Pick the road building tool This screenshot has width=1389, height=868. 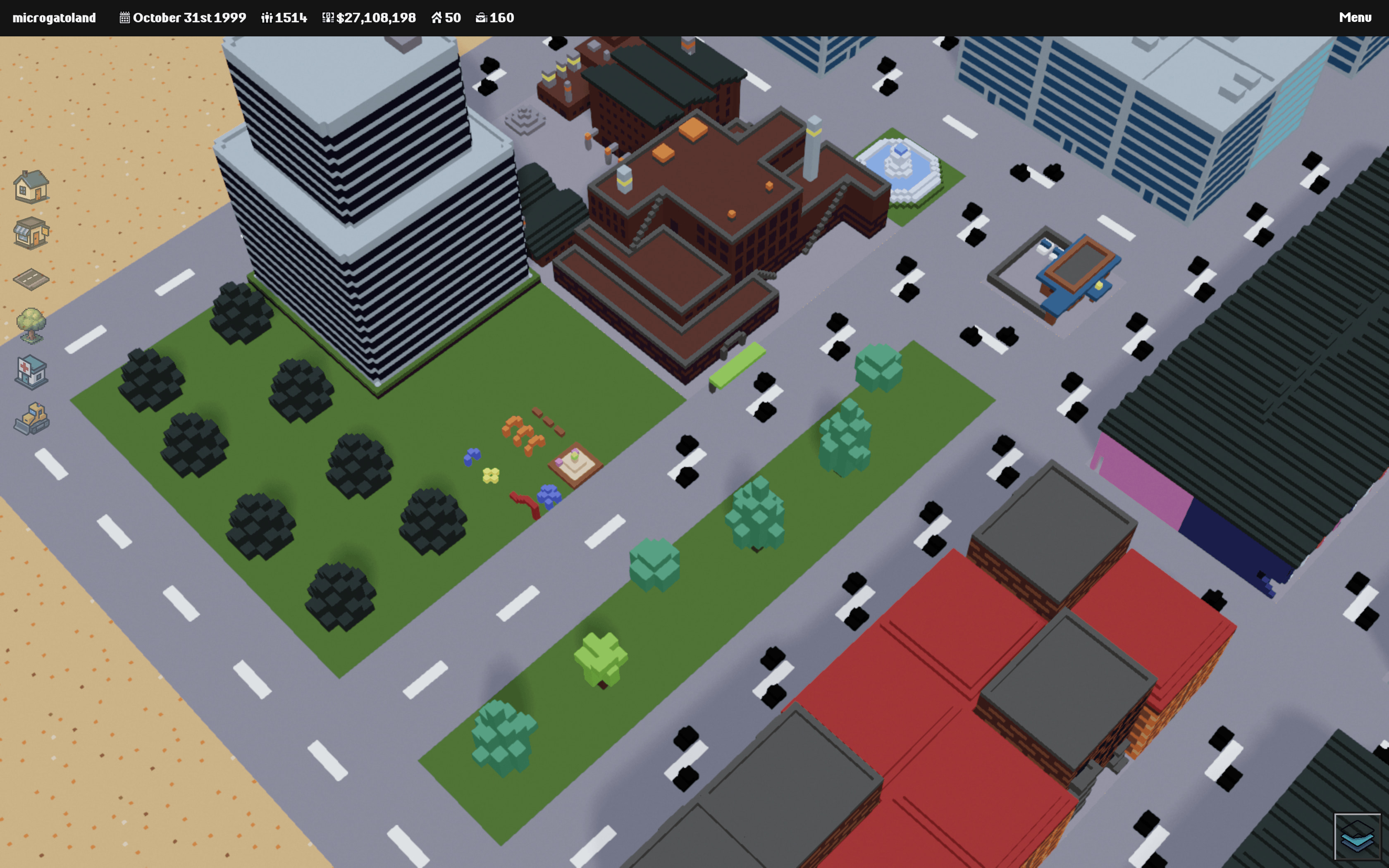coord(31,279)
